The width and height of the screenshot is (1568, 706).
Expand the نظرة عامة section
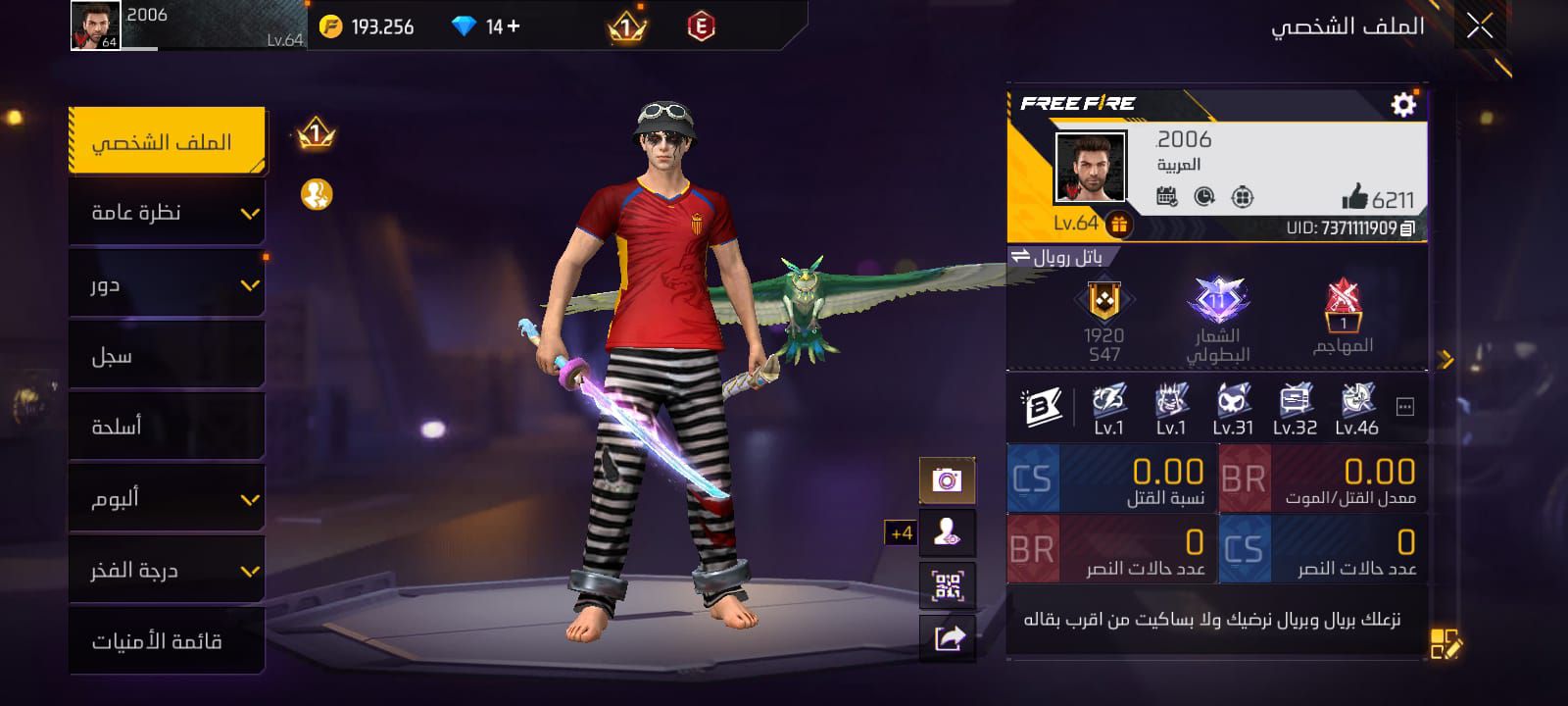[165, 211]
